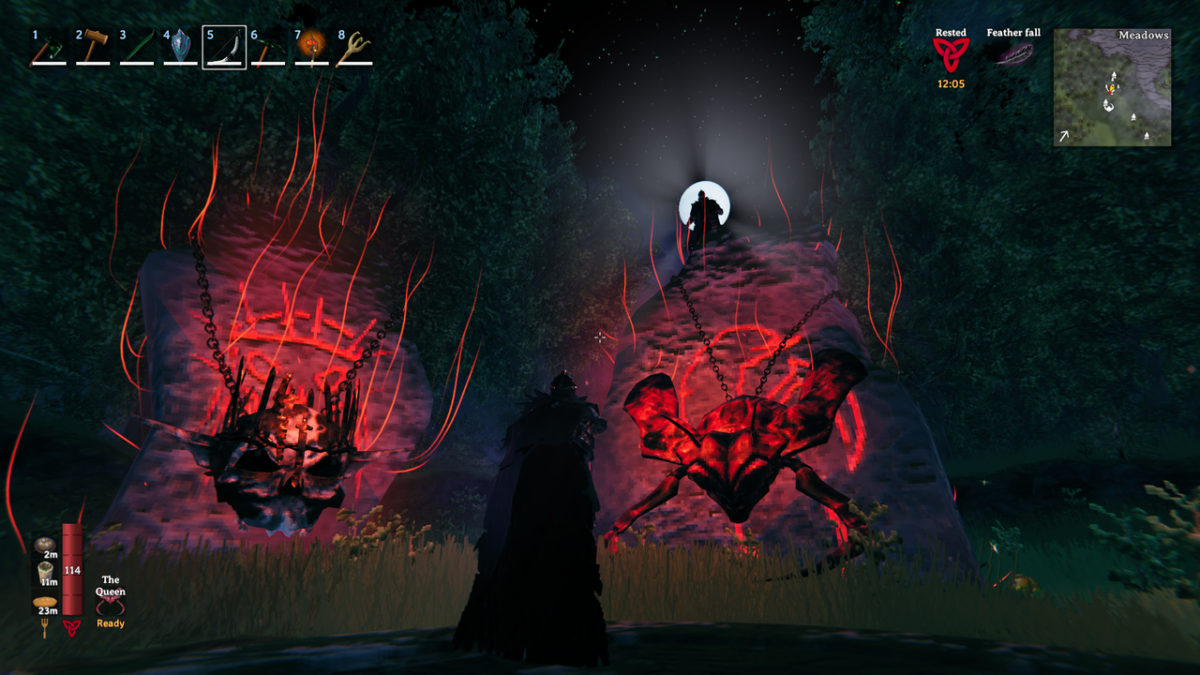Open the Meadows minimap
Viewport: 1200px width, 675px height.
click(1112, 87)
